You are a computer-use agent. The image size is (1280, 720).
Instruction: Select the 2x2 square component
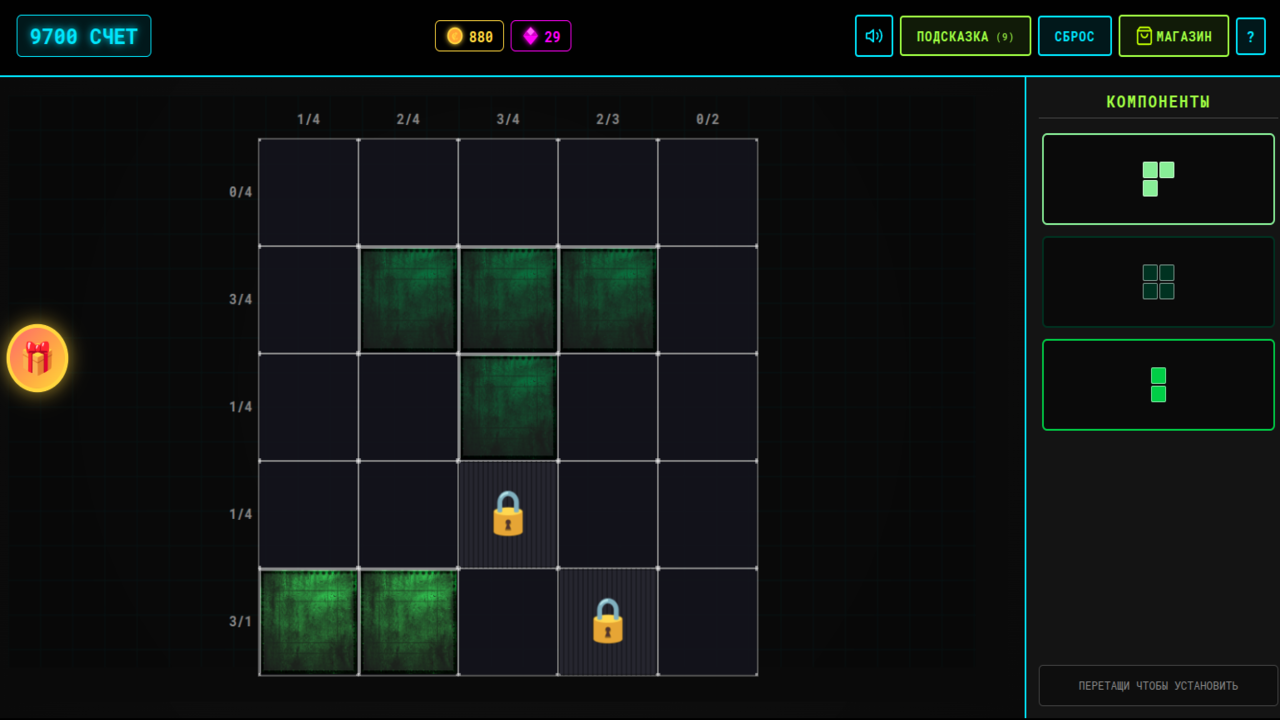coord(1158,282)
